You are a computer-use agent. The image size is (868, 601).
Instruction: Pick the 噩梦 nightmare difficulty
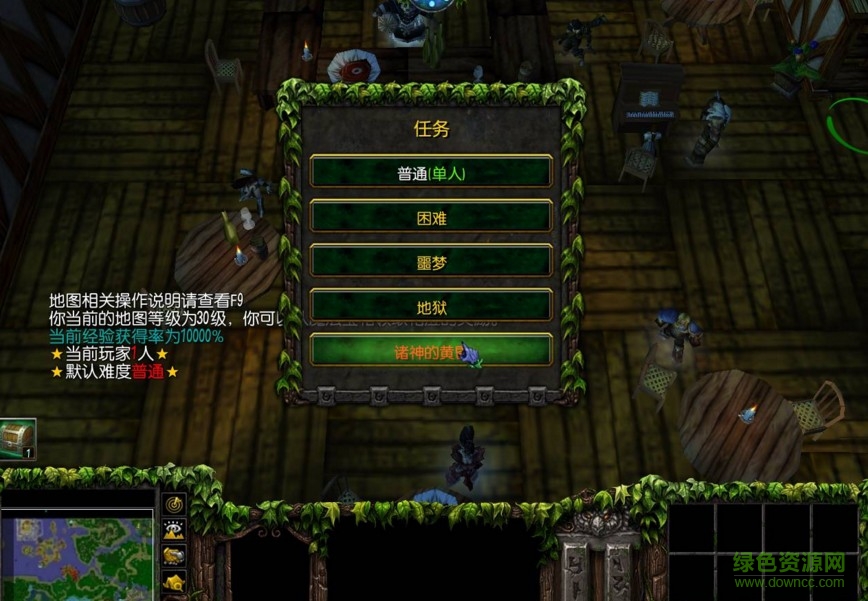pyautogui.click(x=431, y=260)
